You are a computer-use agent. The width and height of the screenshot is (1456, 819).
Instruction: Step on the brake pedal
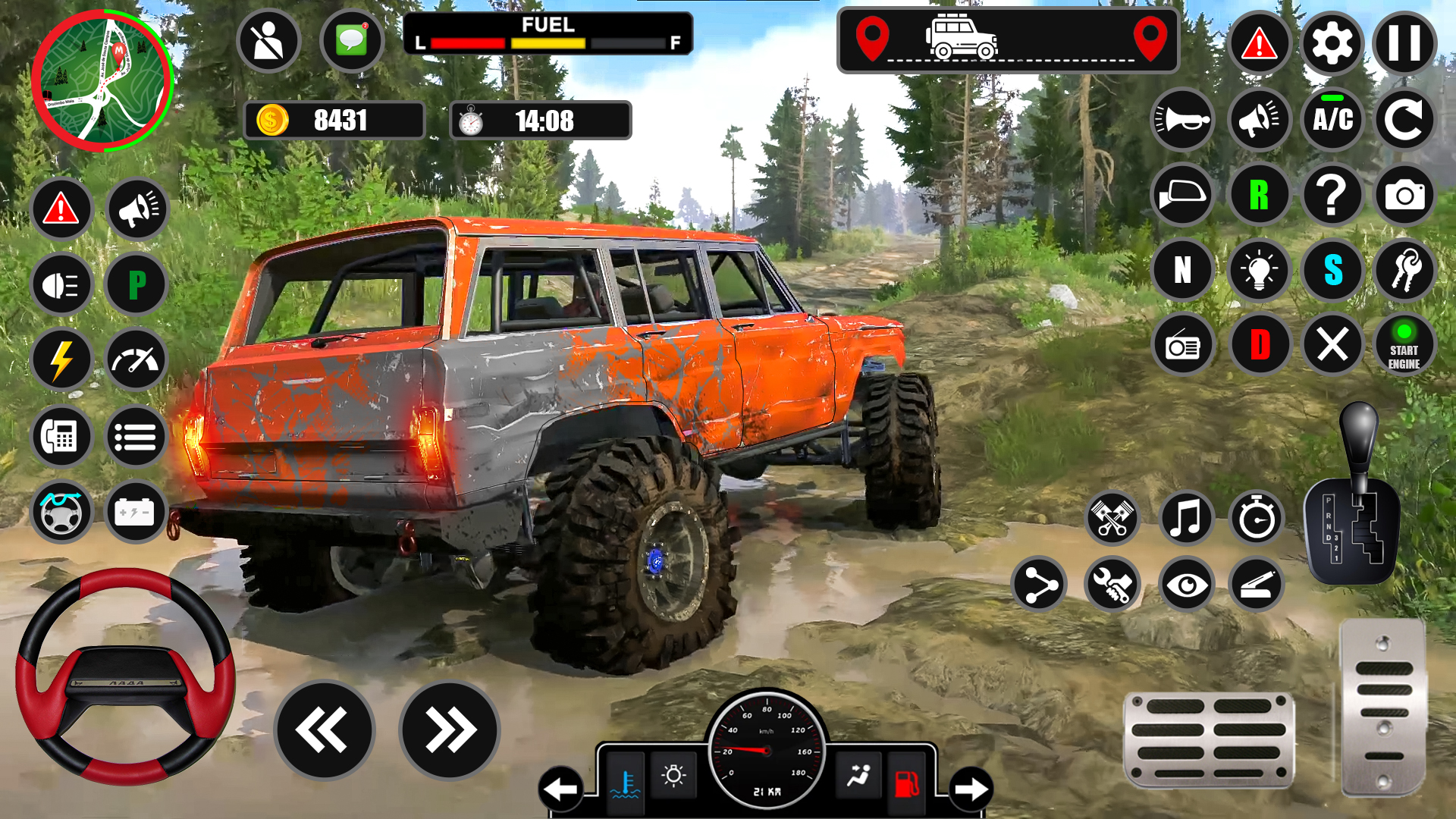[1209, 741]
